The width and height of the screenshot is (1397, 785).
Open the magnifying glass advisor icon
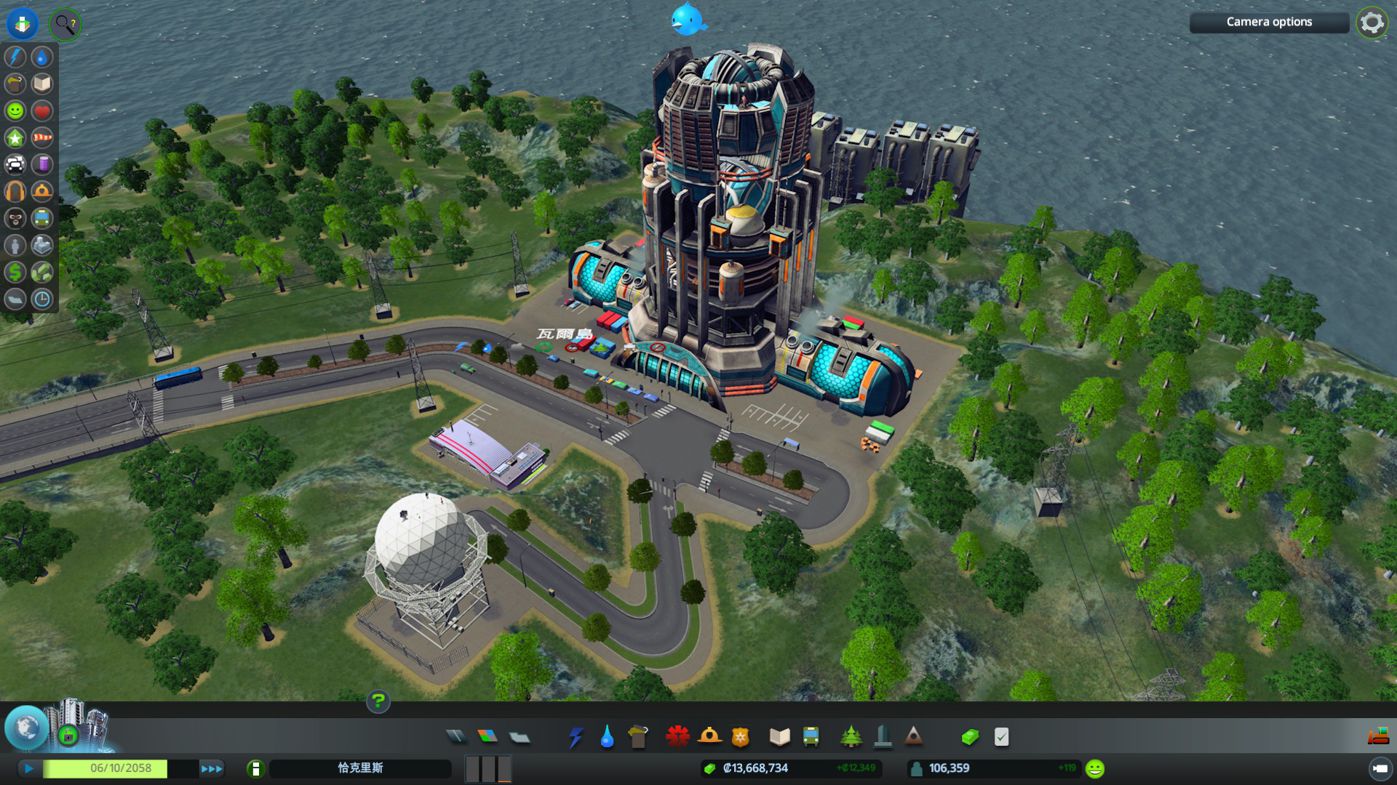pyautogui.click(x=66, y=24)
